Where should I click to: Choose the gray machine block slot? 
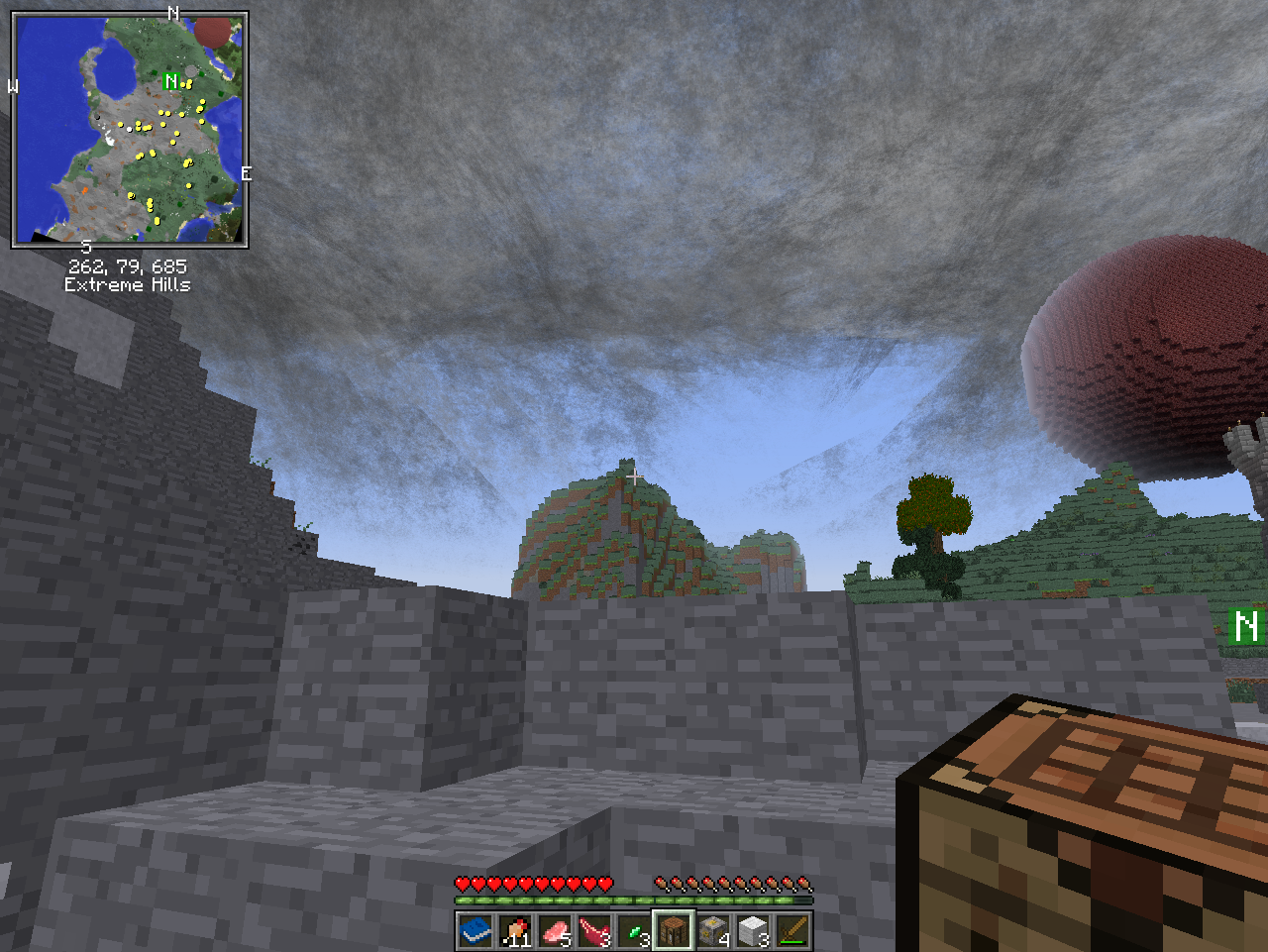(713, 931)
